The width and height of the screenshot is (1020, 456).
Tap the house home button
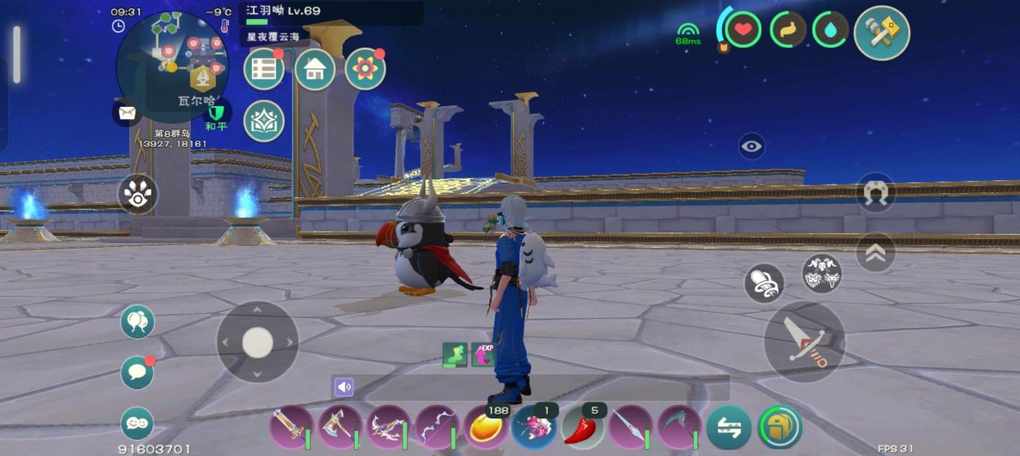[x=314, y=69]
